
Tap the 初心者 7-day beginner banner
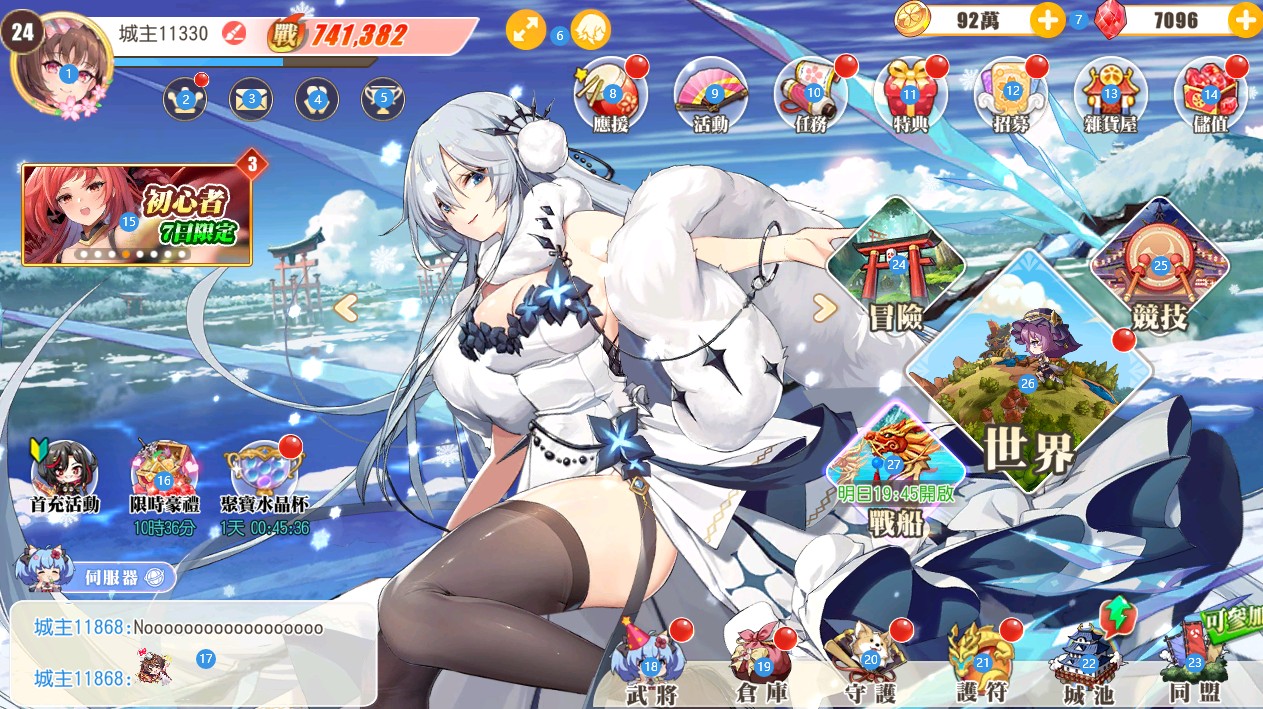click(x=137, y=215)
